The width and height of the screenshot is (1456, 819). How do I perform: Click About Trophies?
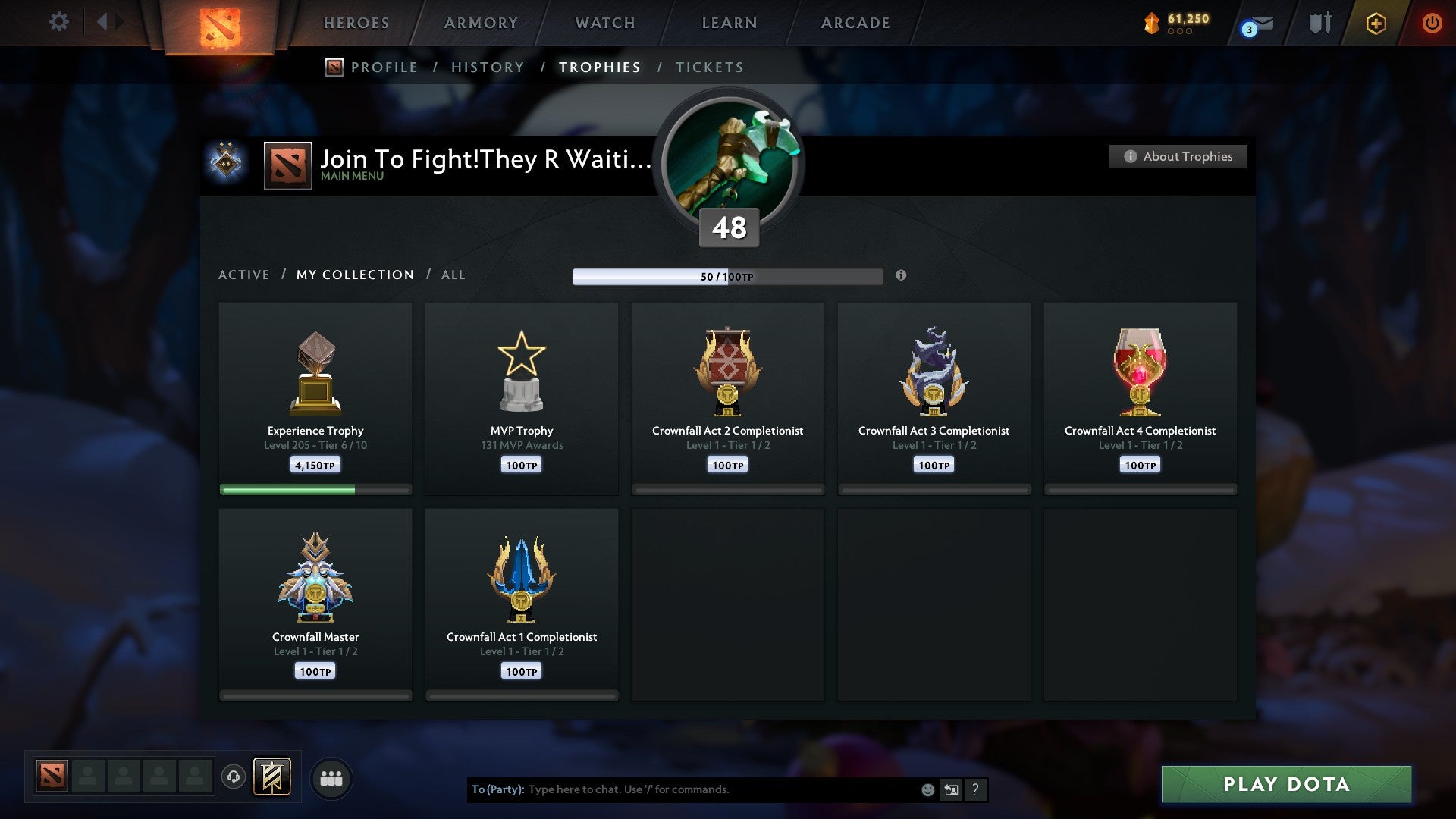(x=1178, y=156)
